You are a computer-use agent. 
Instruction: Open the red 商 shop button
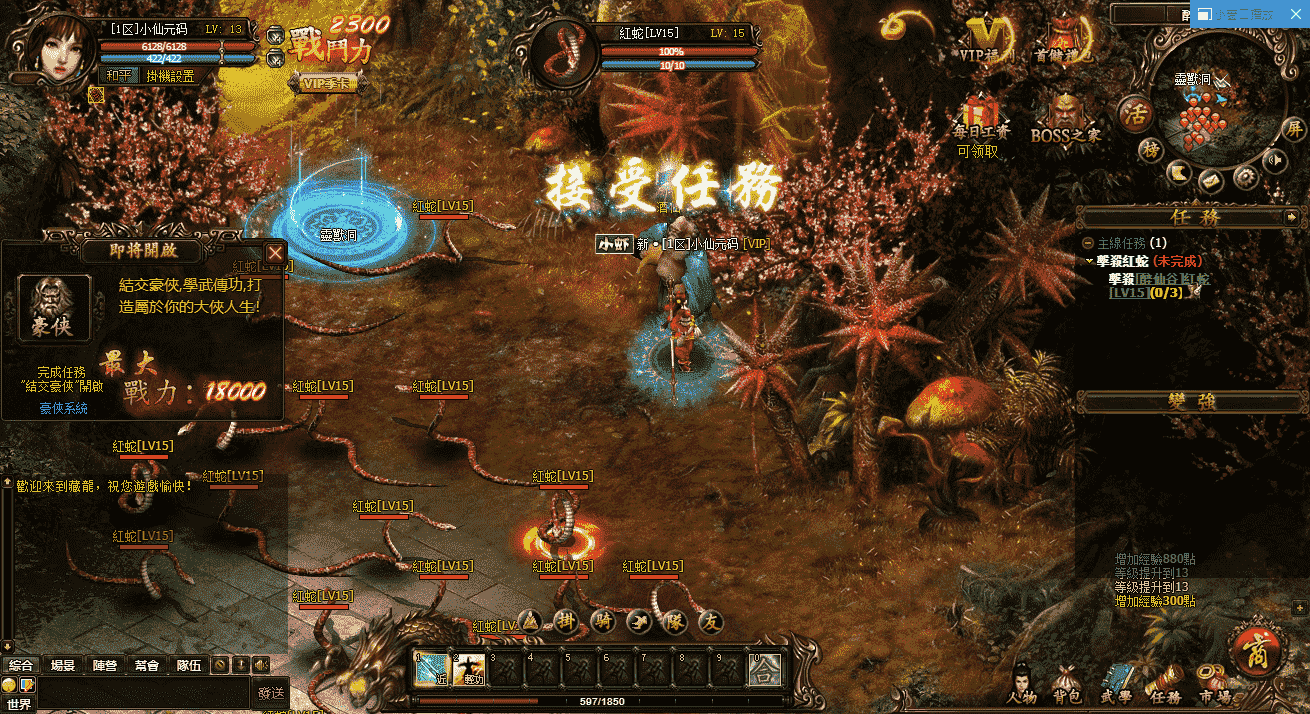click(x=1256, y=655)
